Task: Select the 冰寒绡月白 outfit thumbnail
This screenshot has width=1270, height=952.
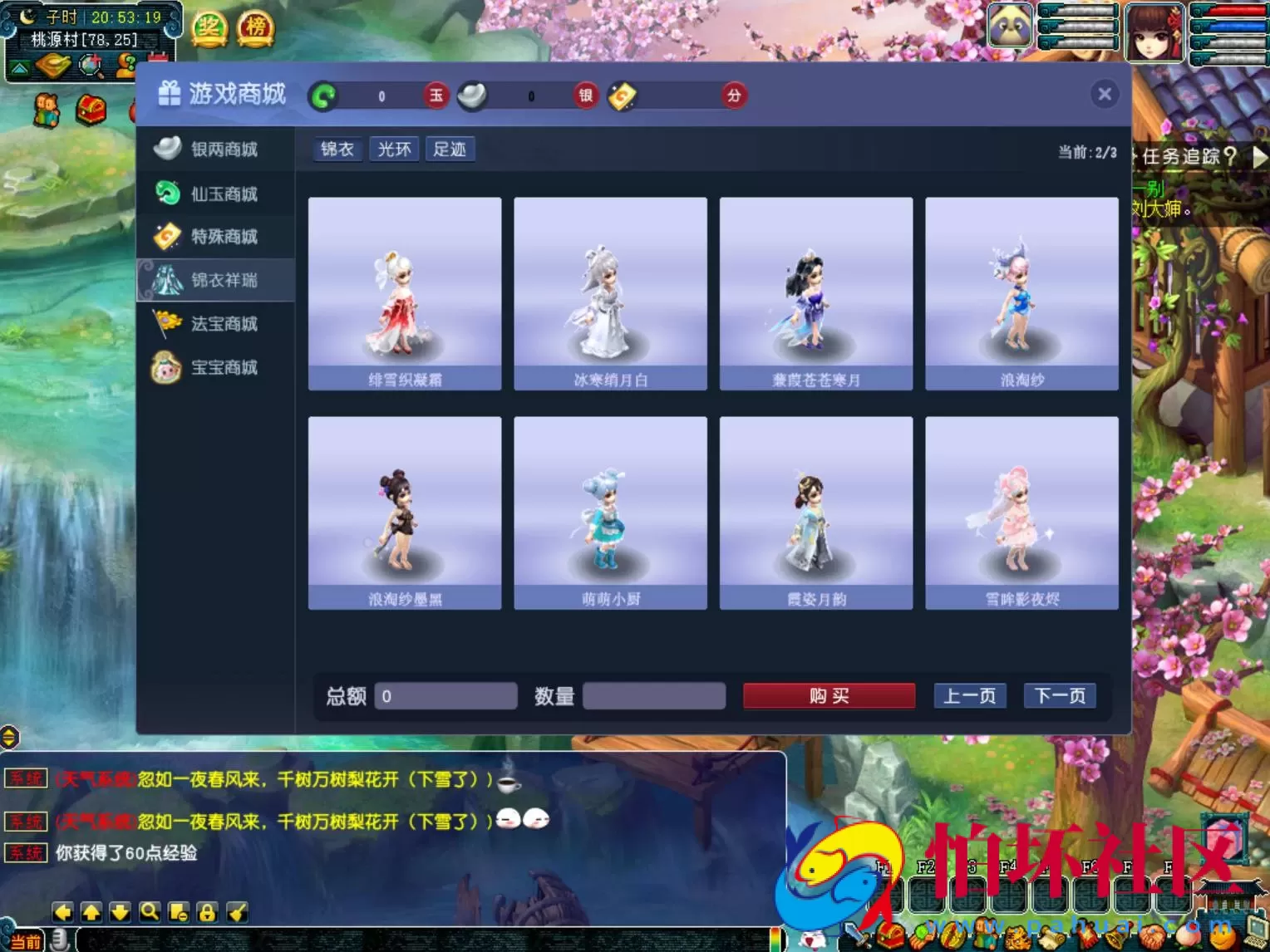Action: (609, 293)
